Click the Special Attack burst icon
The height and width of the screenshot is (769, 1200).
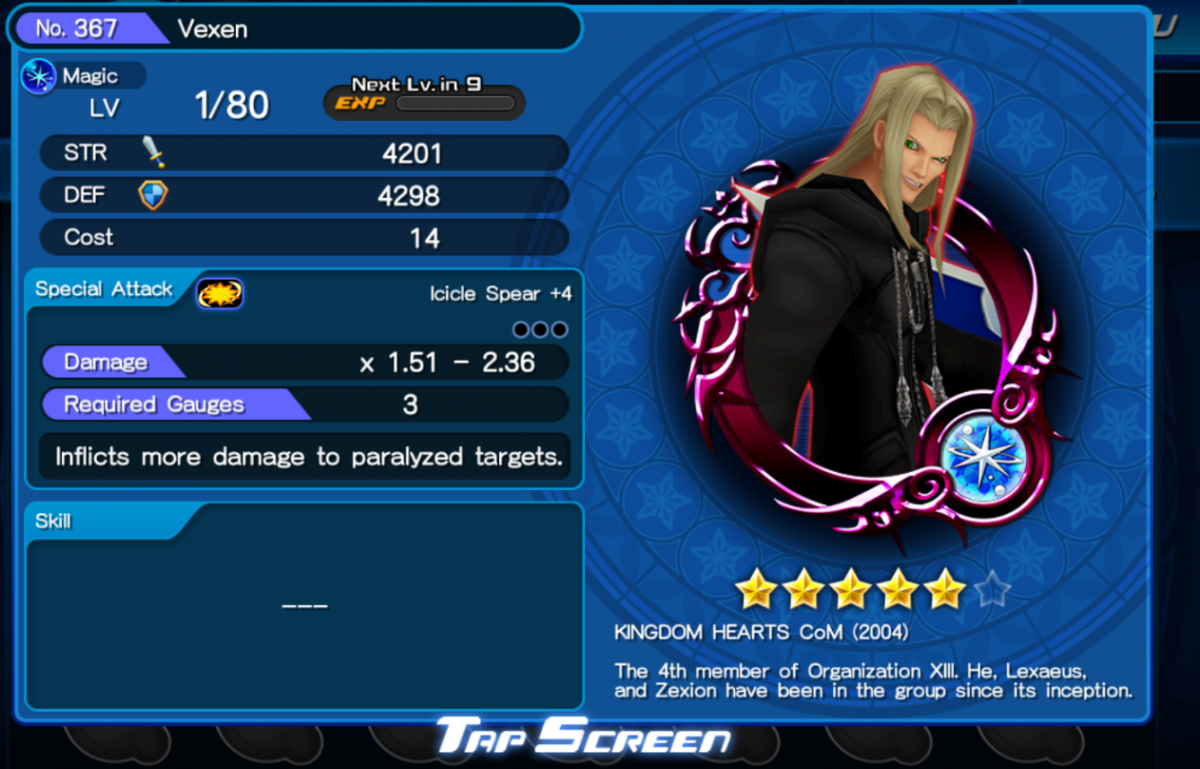click(x=220, y=292)
